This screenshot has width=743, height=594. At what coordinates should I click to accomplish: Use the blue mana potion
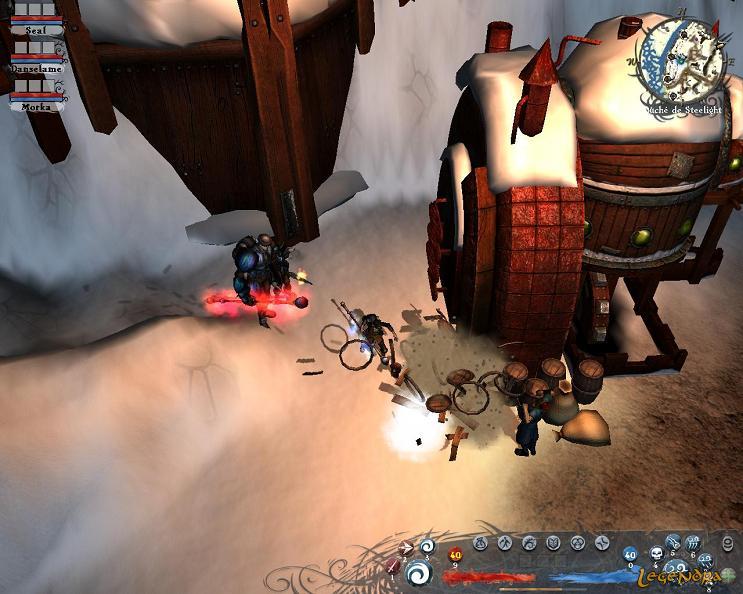point(630,554)
